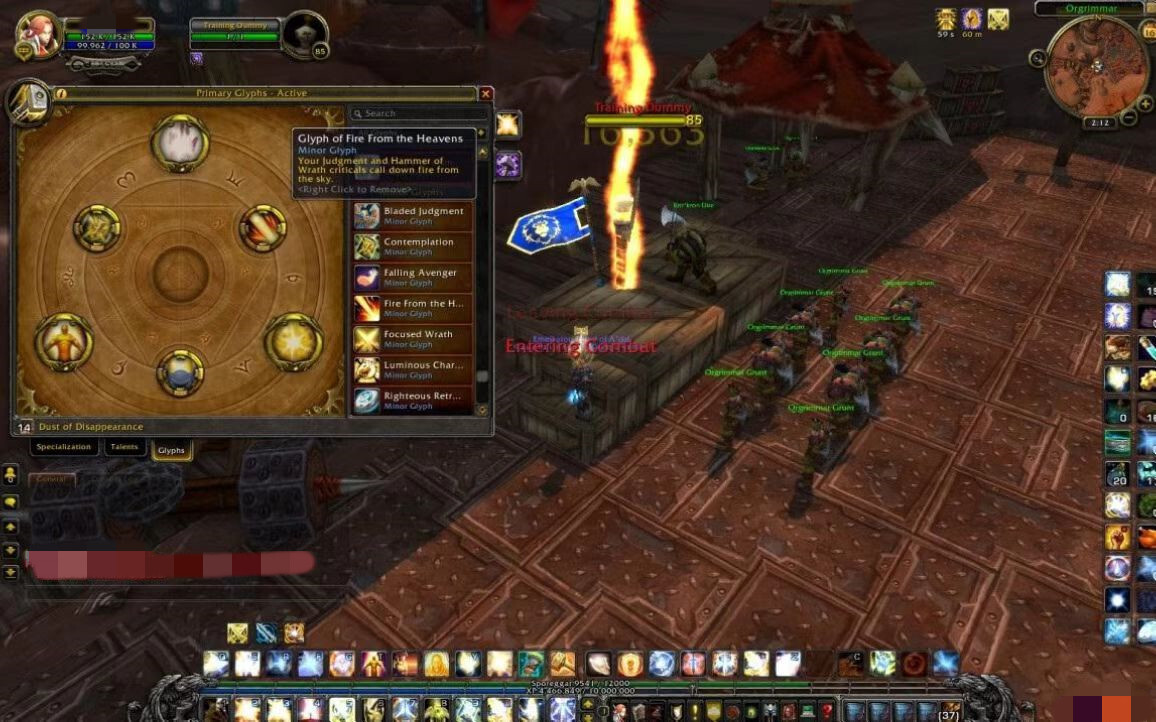Close the Primary Glyphs window

click(486, 94)
